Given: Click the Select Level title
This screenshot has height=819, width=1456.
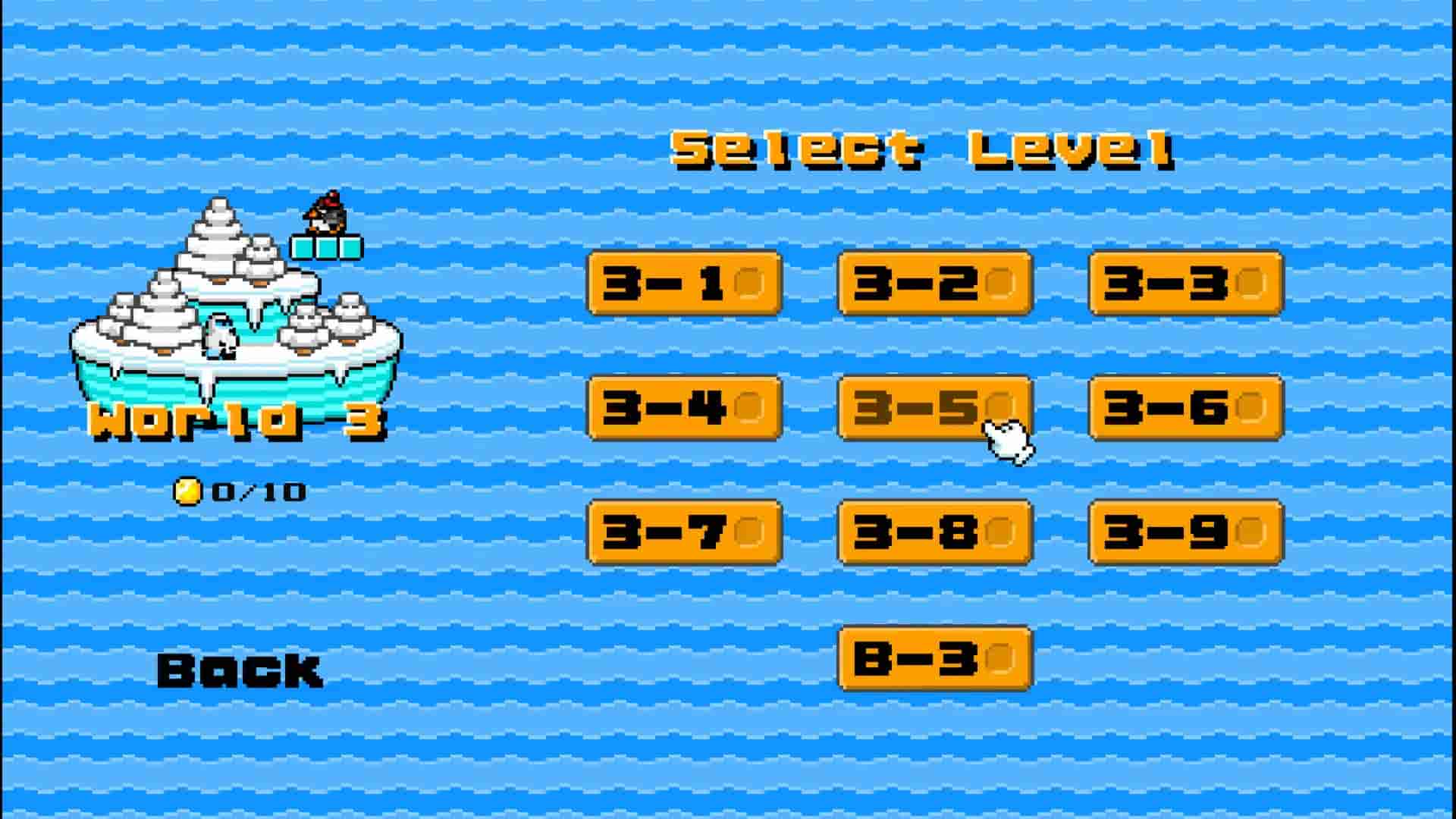Looking at the screenshot, I should click(921, 149).
